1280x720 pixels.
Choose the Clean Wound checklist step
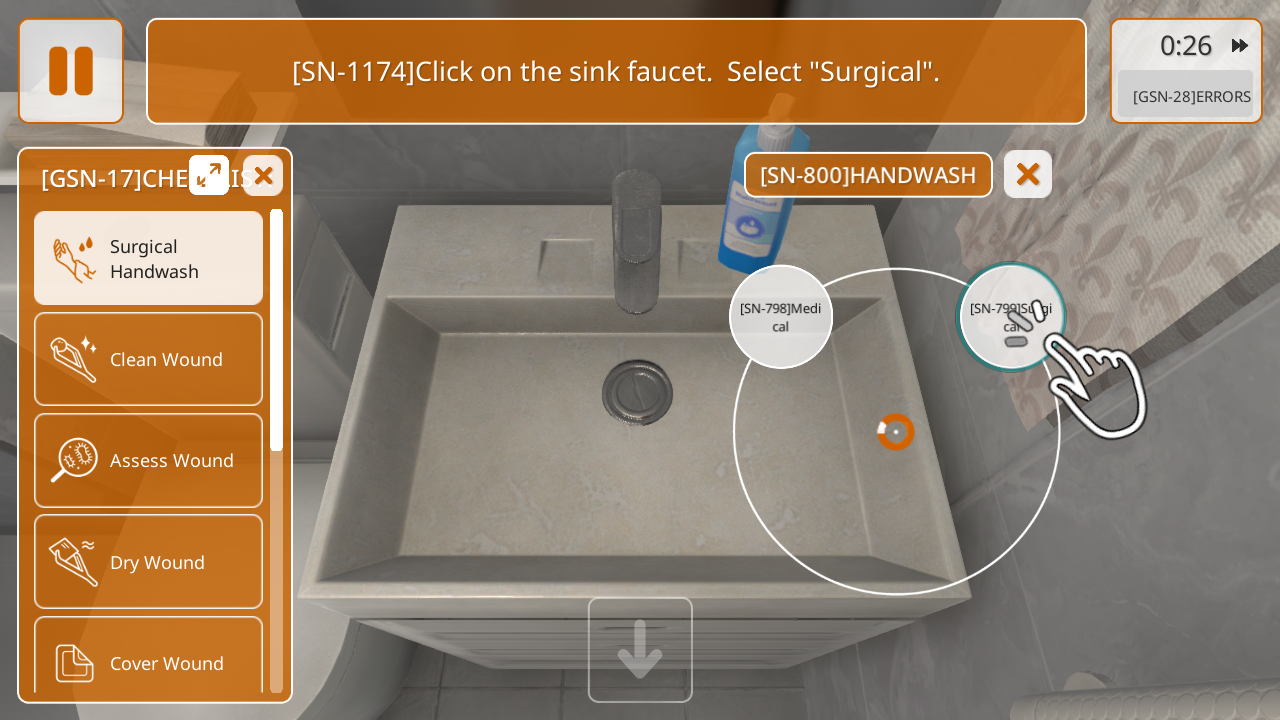tap(149, 359)
